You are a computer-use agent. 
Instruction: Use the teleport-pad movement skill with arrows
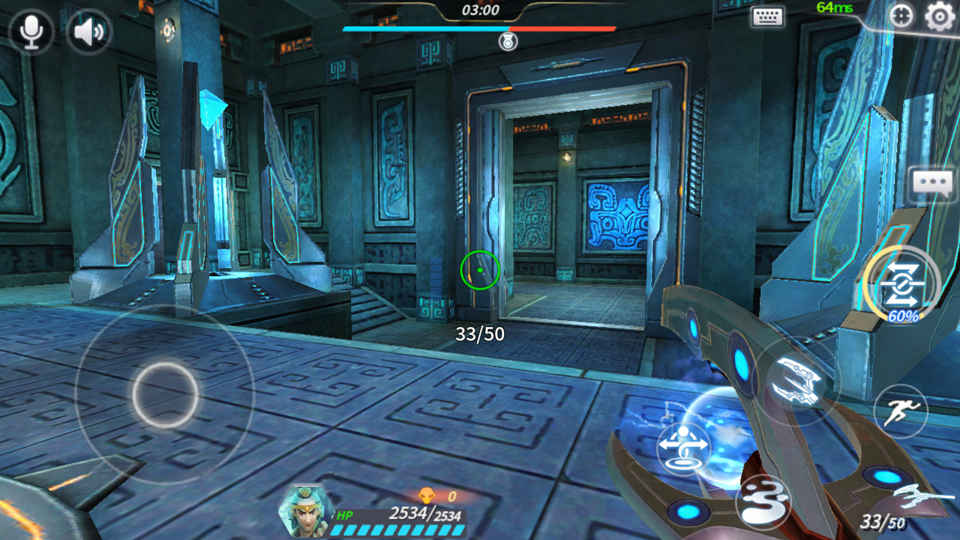[x=685, y=446]
